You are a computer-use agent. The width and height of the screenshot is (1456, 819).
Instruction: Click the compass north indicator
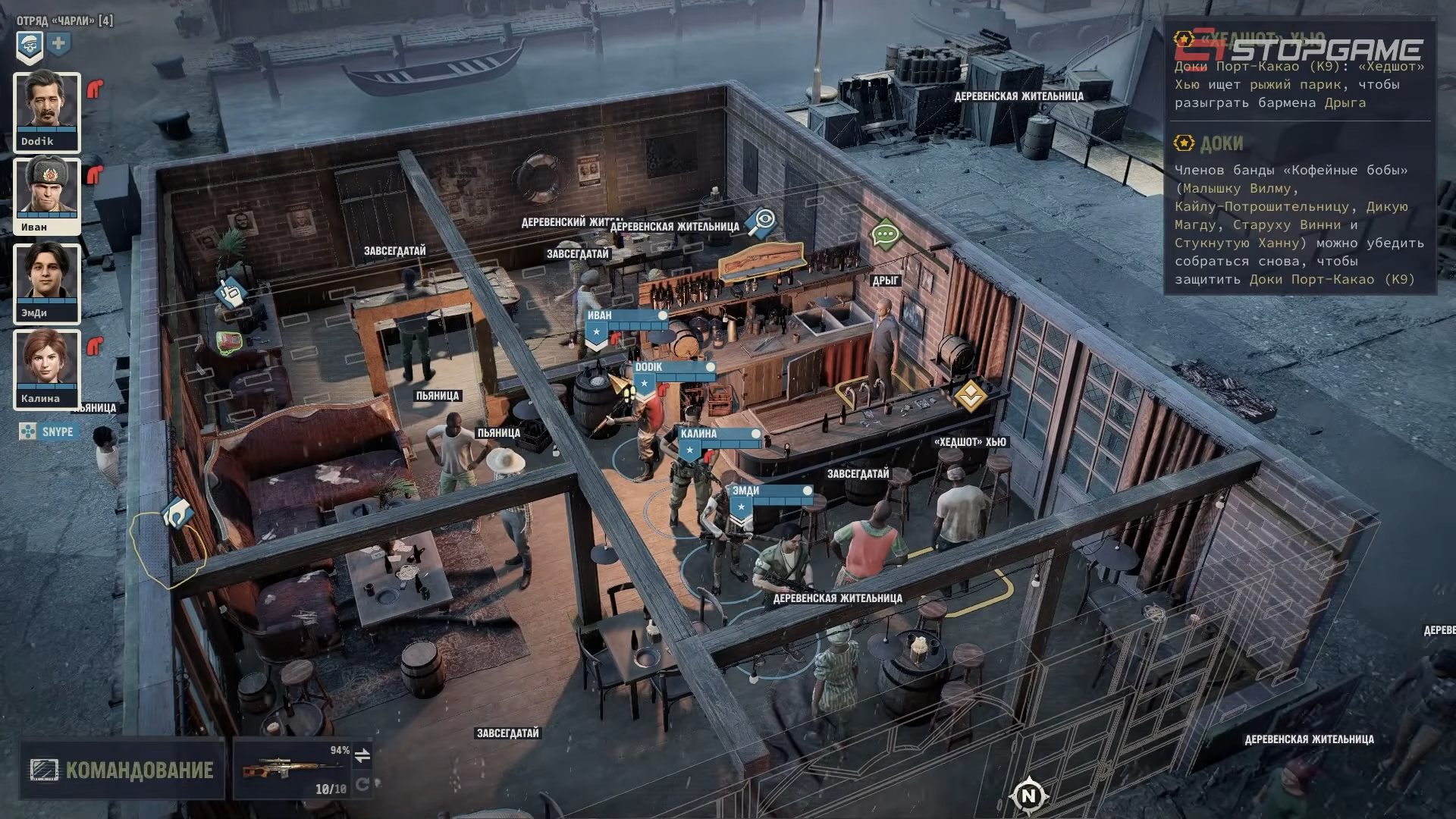coord(1028,795)
